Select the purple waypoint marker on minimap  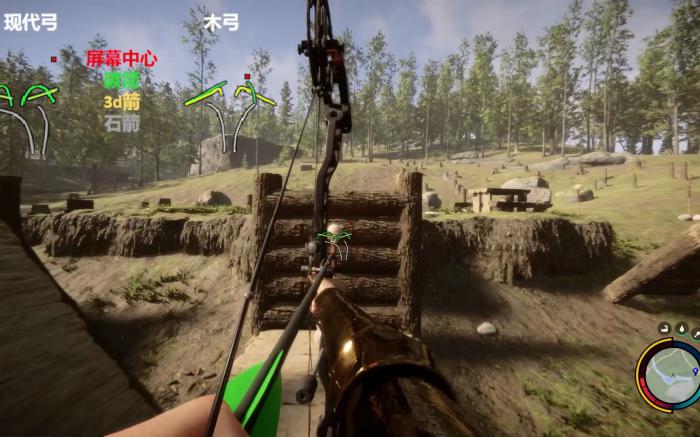click(x=695, y=371)
